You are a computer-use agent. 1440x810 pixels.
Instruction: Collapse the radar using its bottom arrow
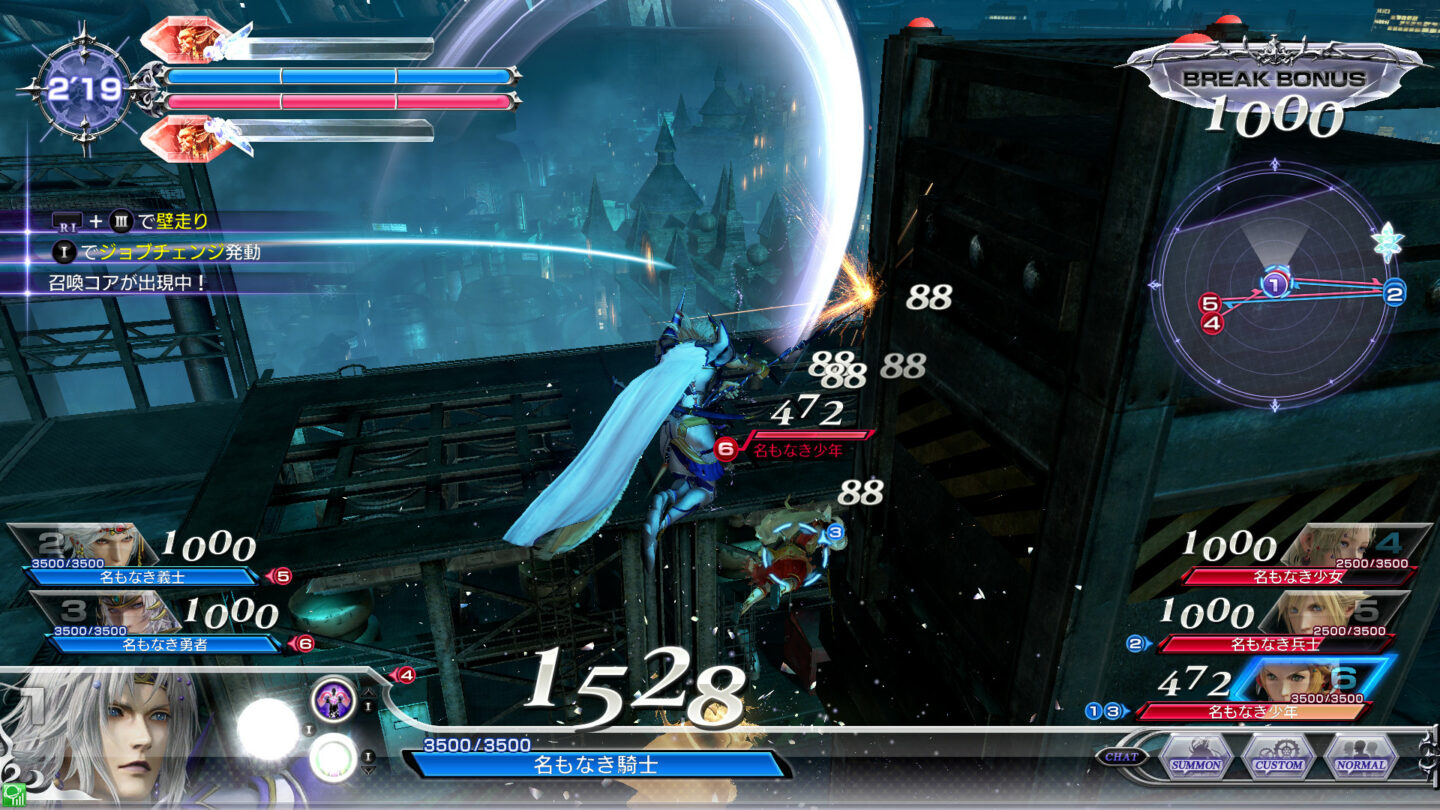1274,404
